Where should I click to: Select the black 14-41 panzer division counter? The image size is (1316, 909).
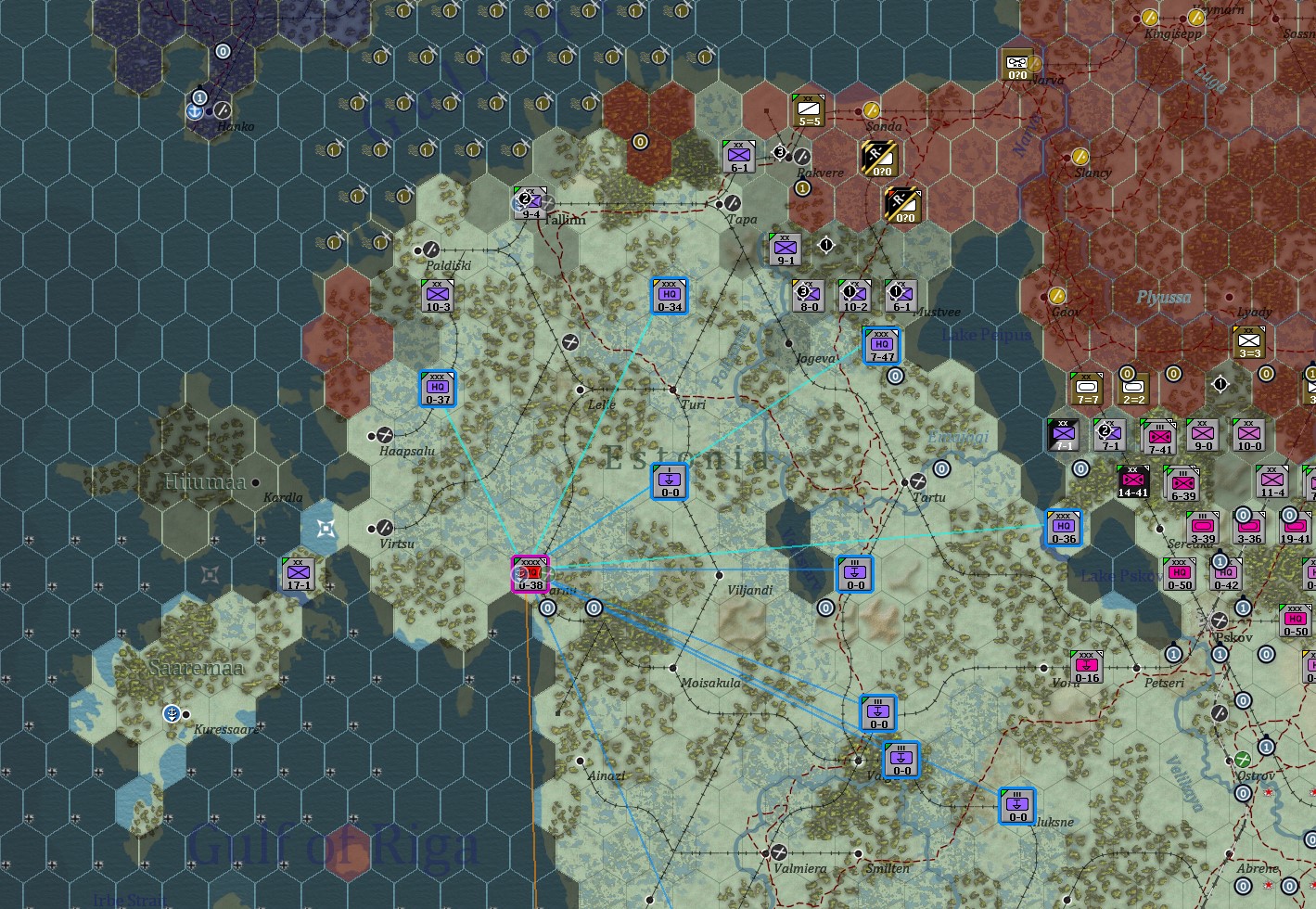coord(1132,481)
